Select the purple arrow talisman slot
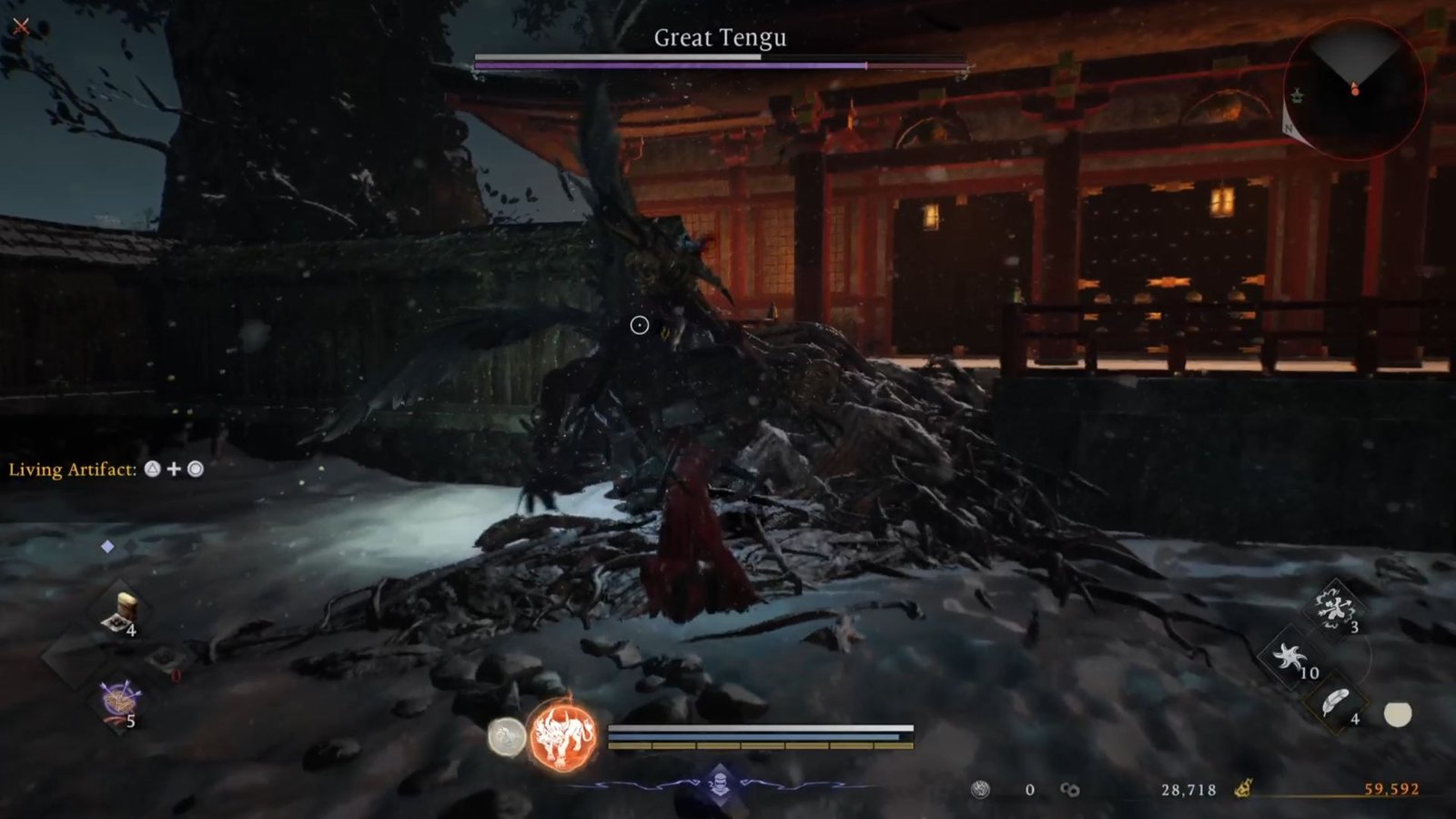Image resolution: width=1456 pixels, height=819 pixels. pyautogui.click(x=118, y=703)
